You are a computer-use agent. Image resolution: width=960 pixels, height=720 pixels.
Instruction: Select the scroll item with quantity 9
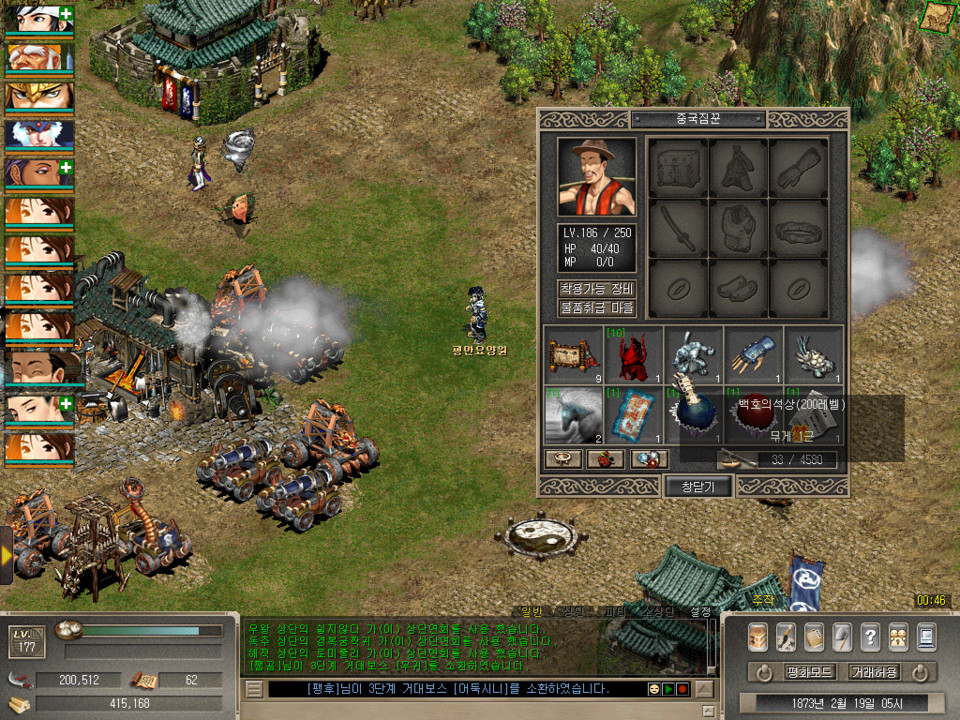pyautogui.click(x=573, y=355)
